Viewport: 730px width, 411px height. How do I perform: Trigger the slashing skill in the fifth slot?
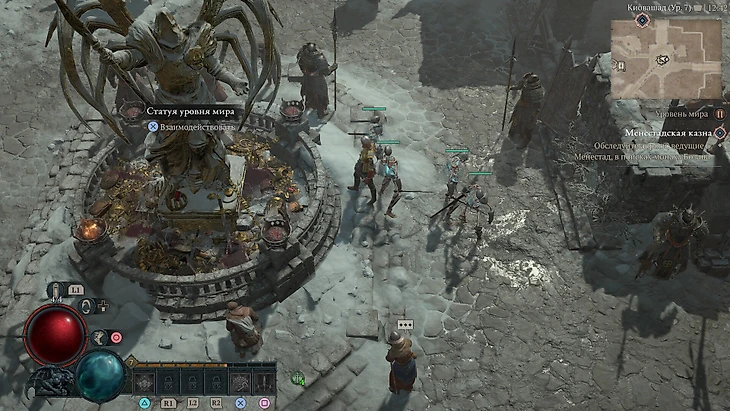[239, 382]
